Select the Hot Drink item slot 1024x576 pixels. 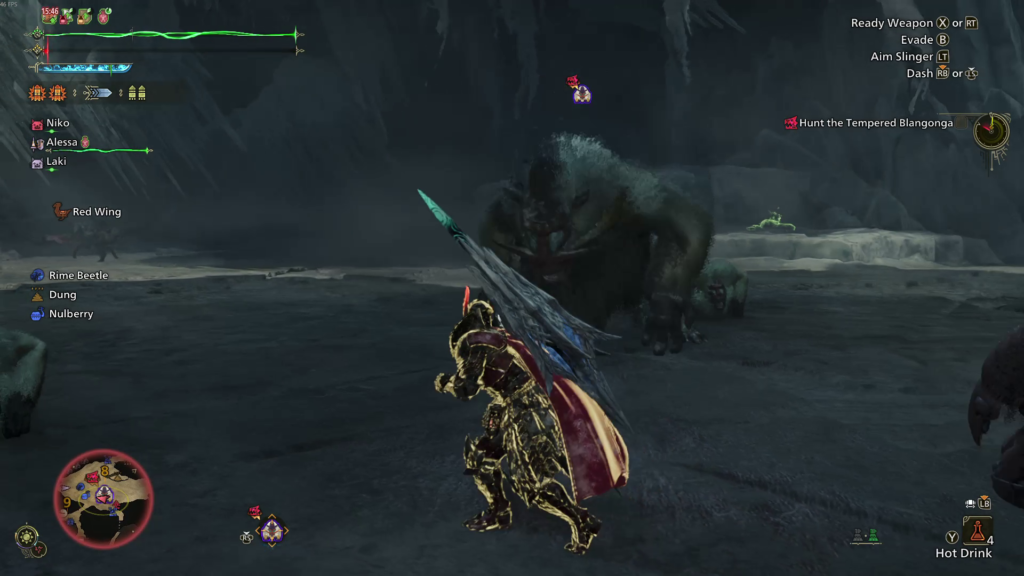977,531
